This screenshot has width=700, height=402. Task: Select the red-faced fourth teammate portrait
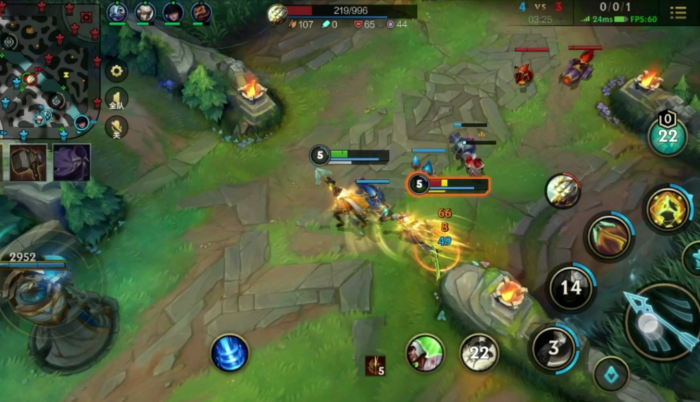point(200,13)
